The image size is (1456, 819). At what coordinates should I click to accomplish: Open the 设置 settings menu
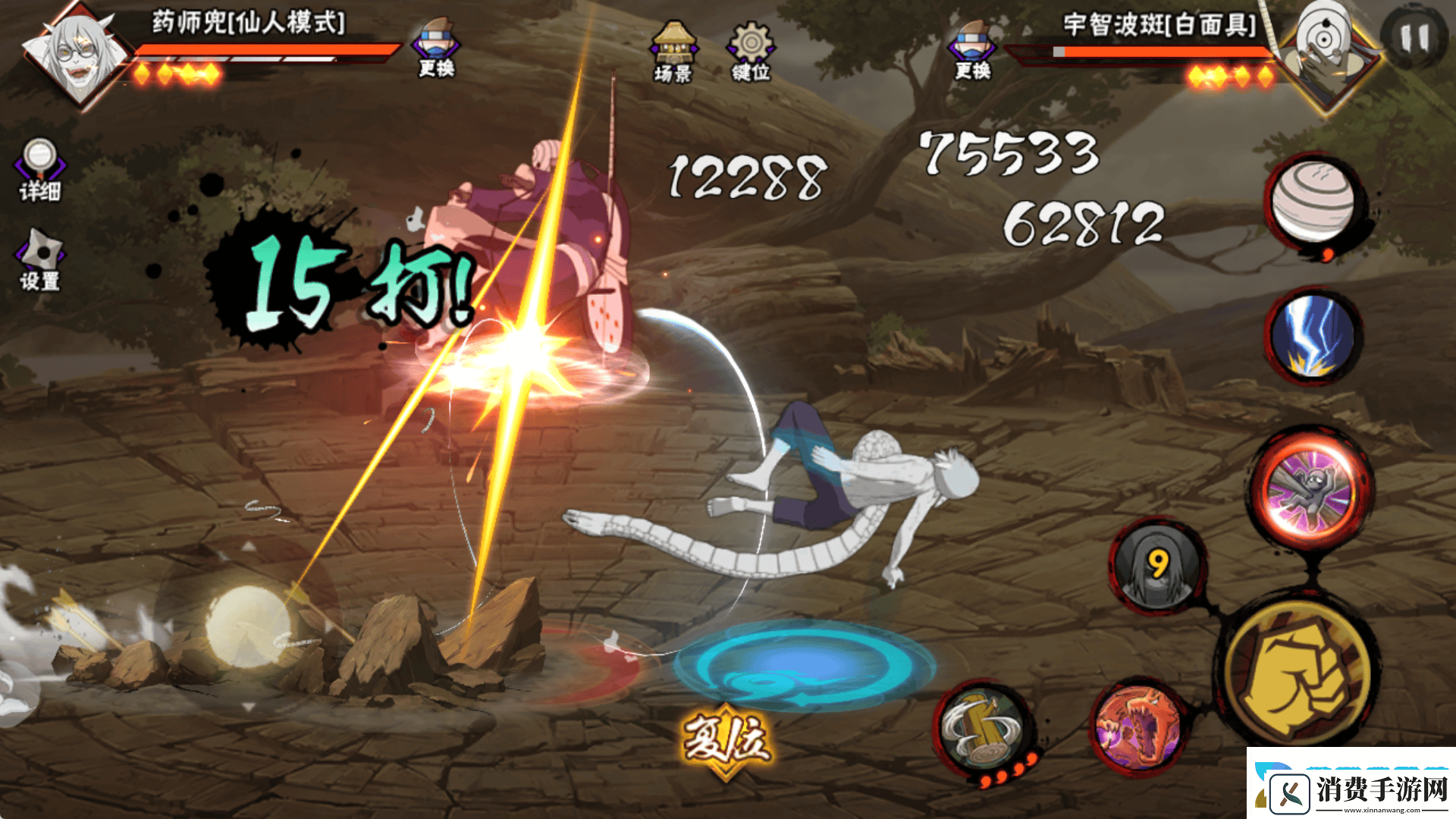point(40,260)
